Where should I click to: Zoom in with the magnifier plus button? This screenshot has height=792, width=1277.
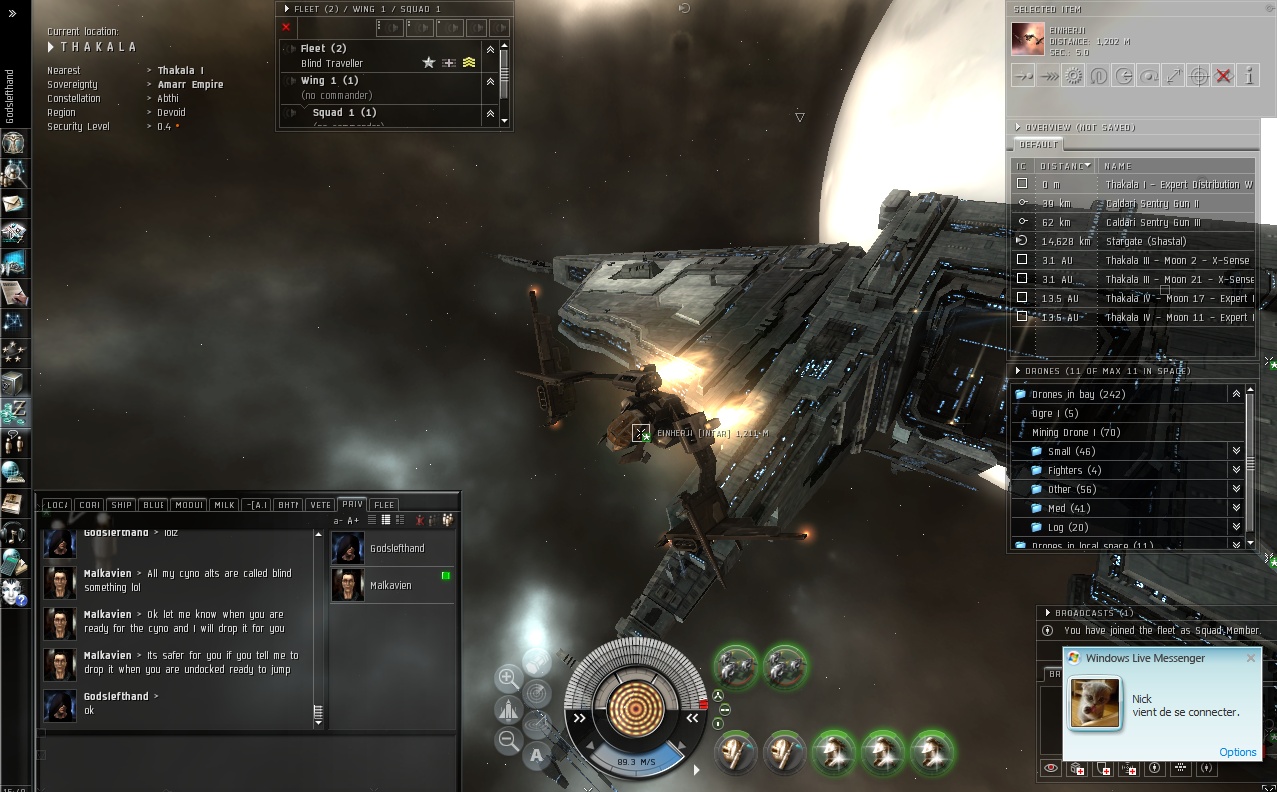pos(508,679)
